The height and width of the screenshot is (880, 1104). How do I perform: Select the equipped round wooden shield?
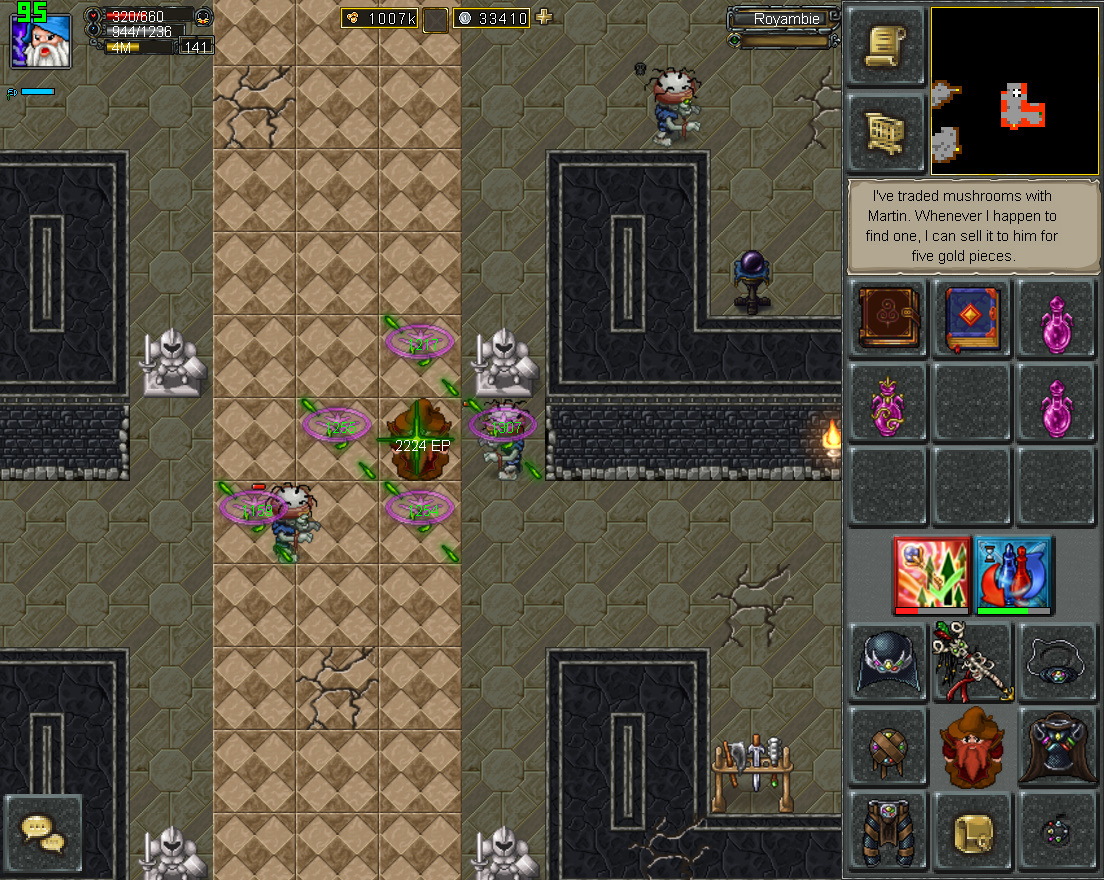(x=887, y=747)
